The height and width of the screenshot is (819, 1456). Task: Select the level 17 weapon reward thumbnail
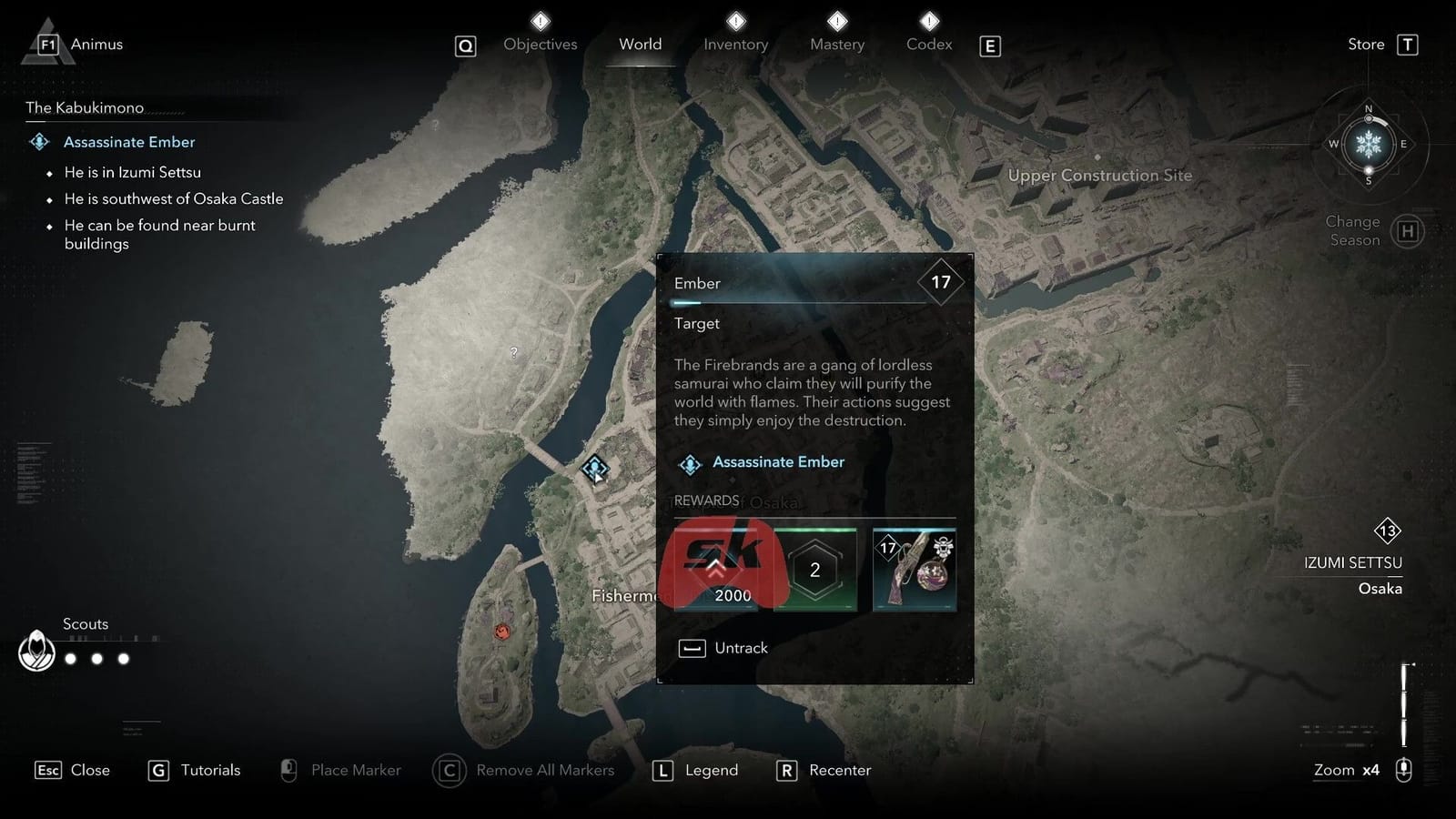pos(914,569)
